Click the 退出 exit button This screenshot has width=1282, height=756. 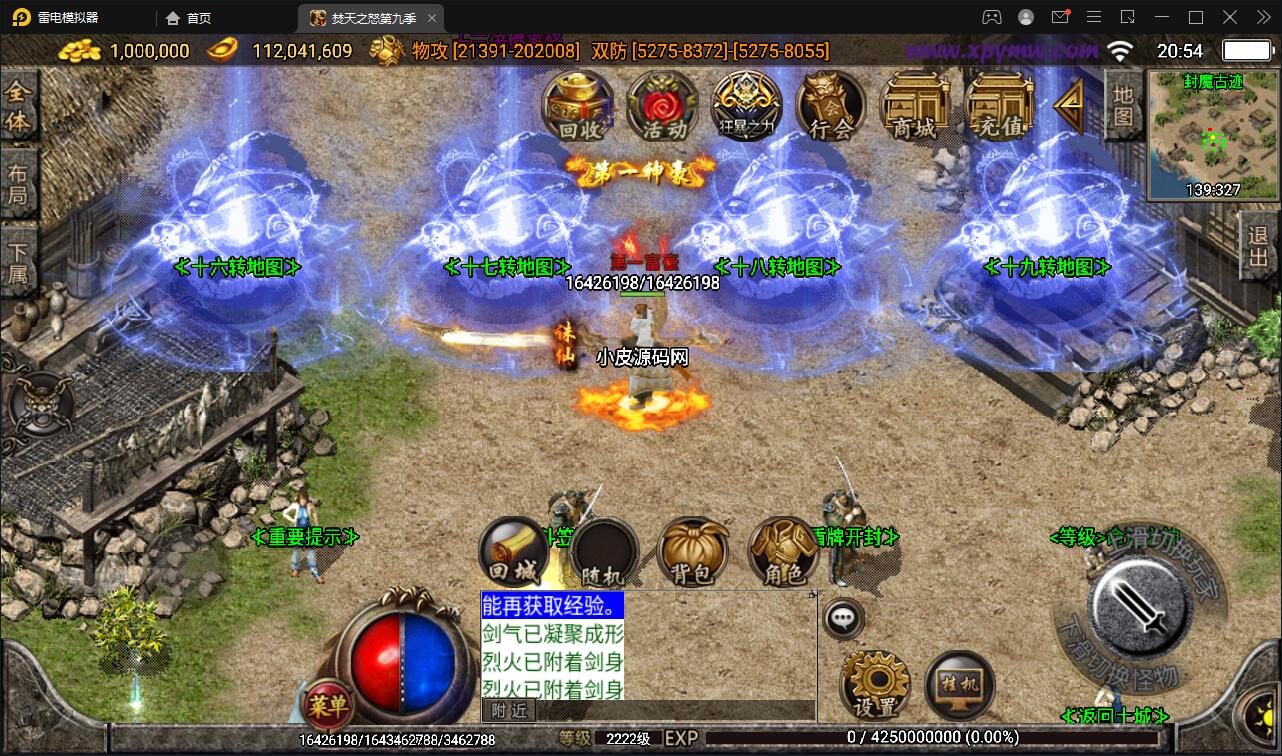(1259, 247)
